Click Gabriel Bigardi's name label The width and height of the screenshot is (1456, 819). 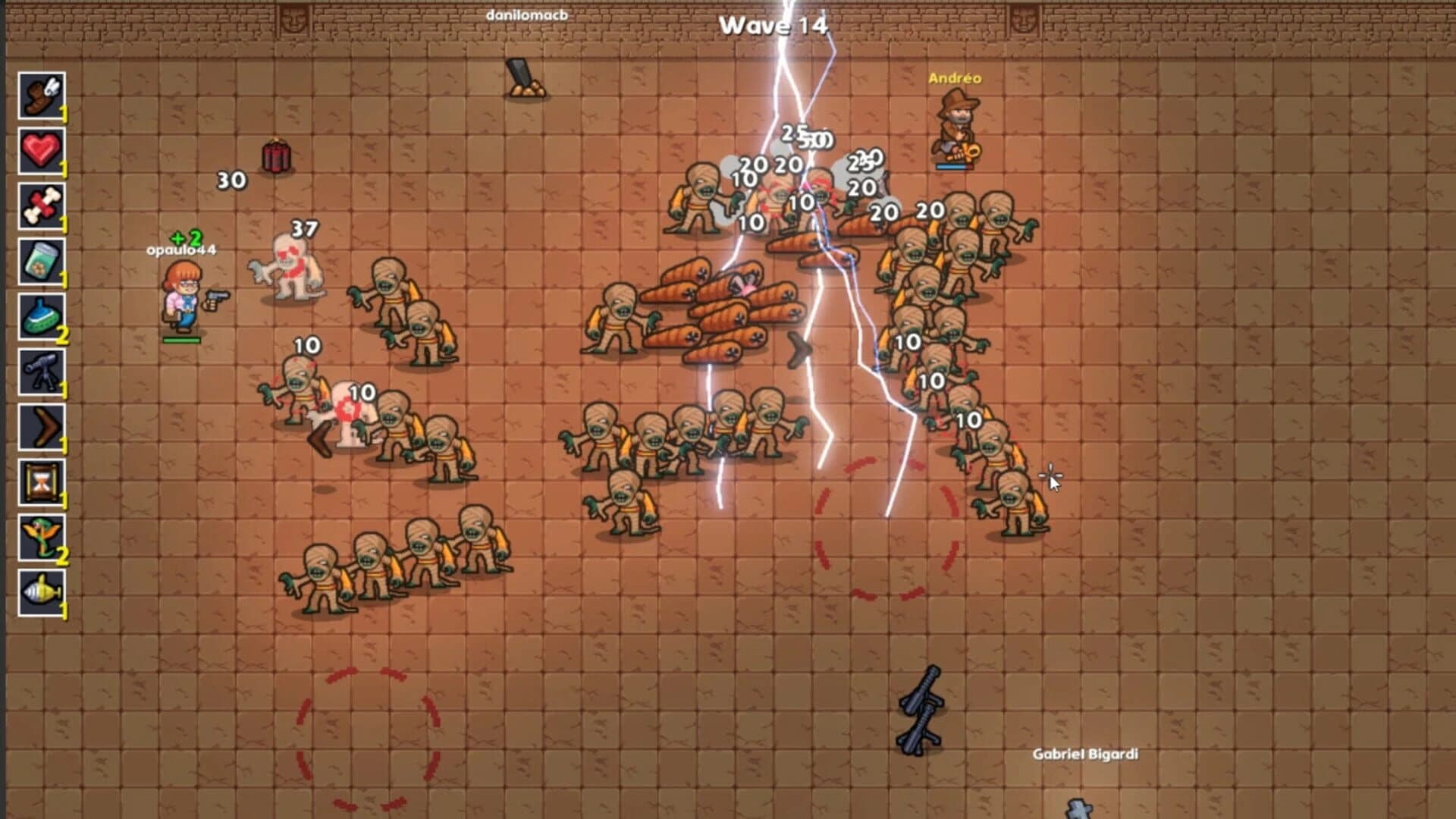tap(1087, 755)
